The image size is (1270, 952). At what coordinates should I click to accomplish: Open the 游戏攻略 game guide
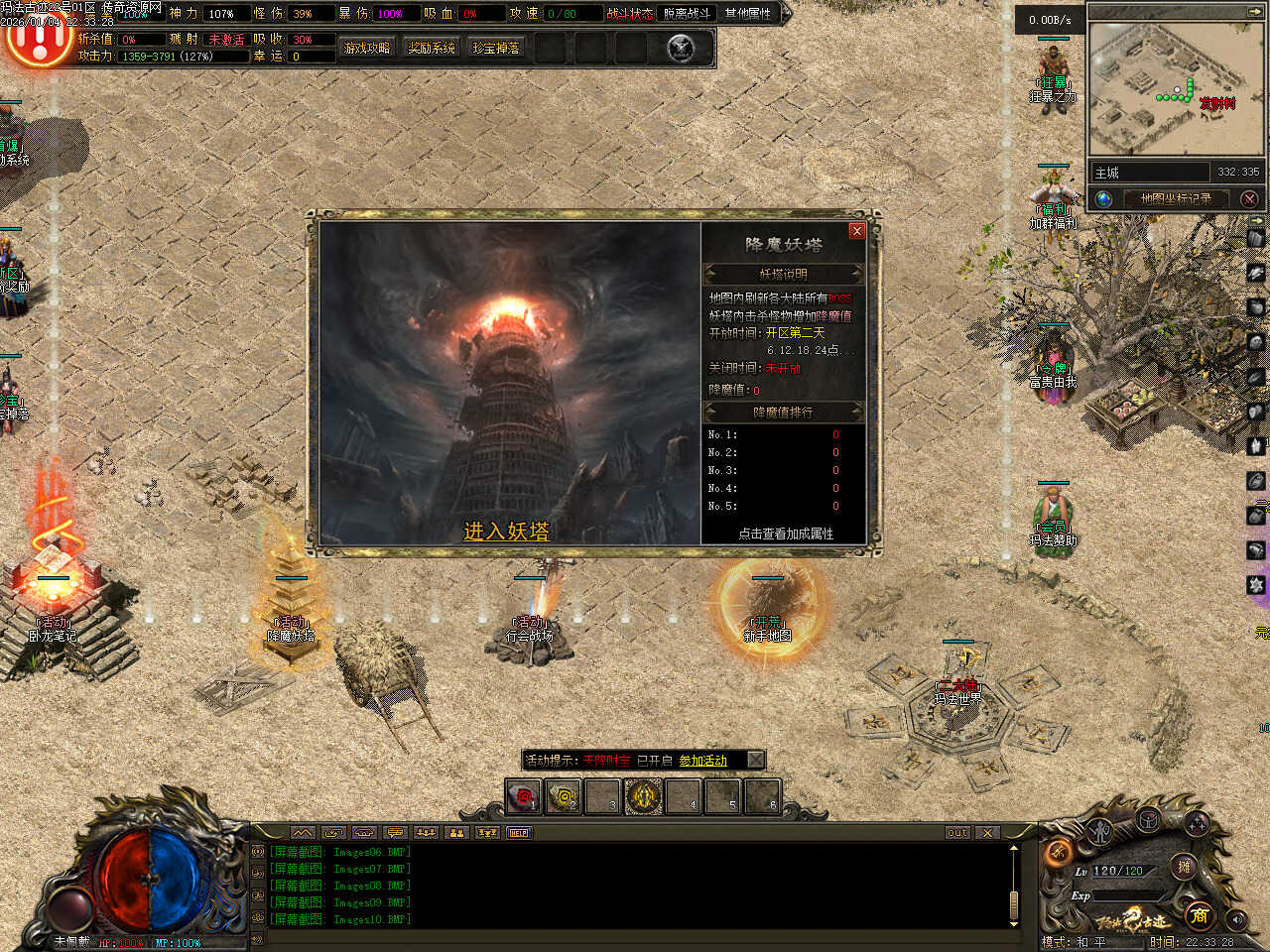(367, 48)
